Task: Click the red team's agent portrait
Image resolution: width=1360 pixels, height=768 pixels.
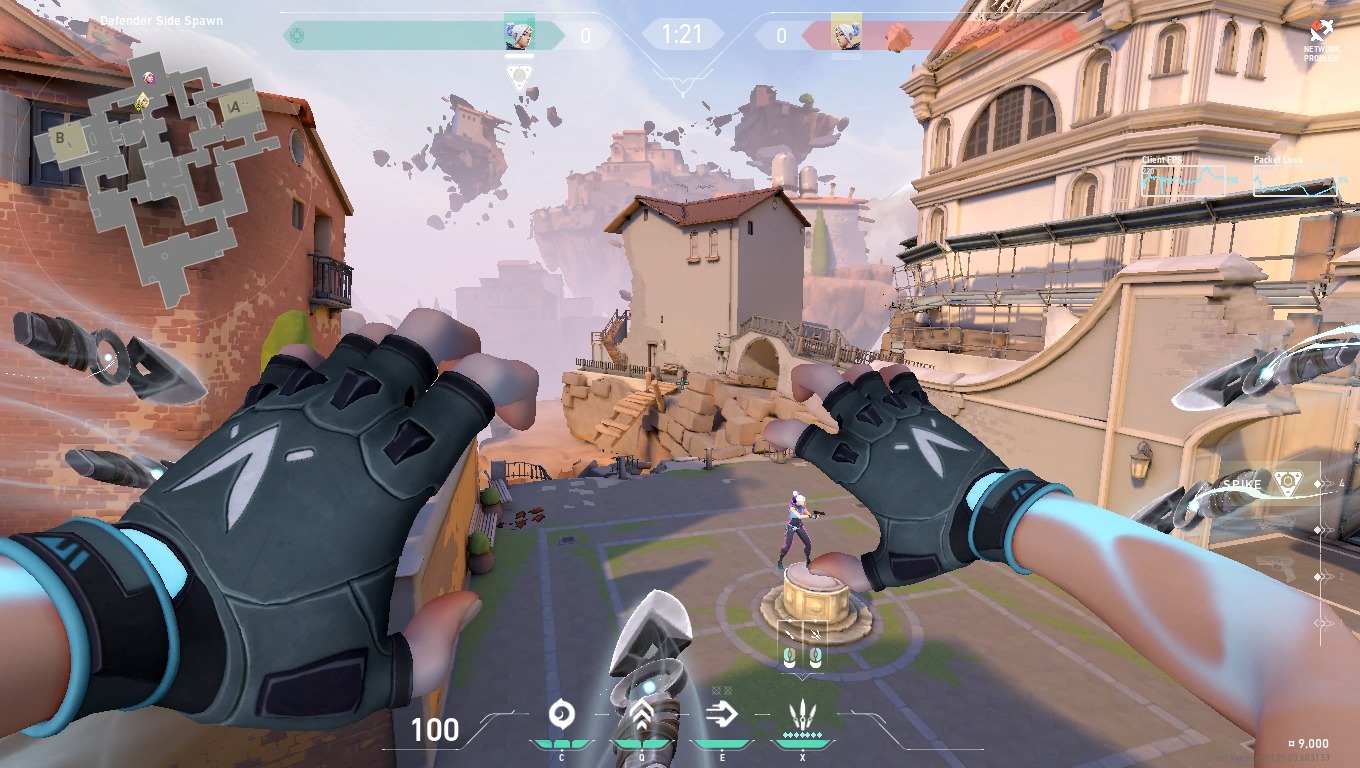Action: click(845, 34)
